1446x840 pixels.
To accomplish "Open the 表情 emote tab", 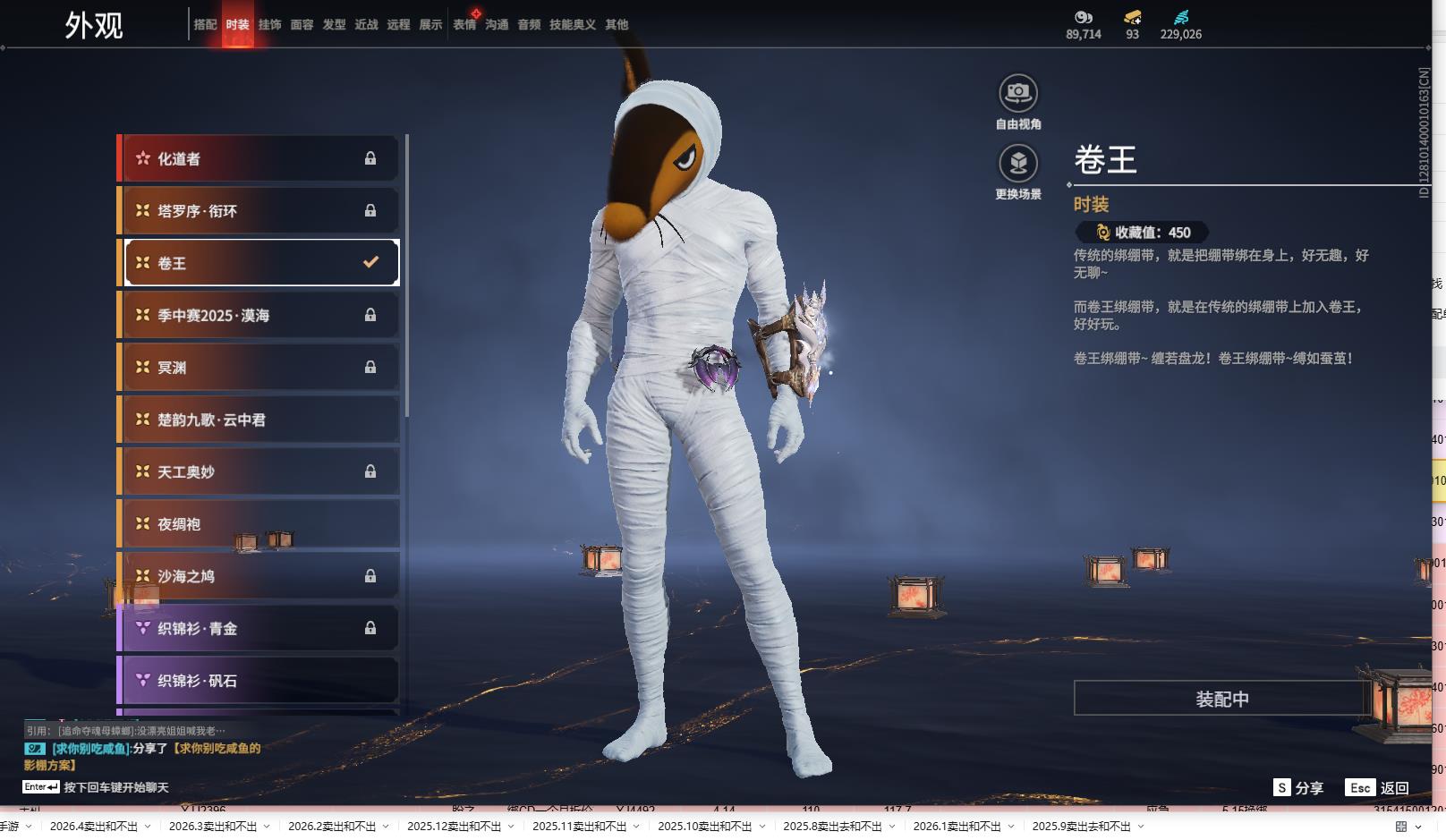I will (464, 25).
